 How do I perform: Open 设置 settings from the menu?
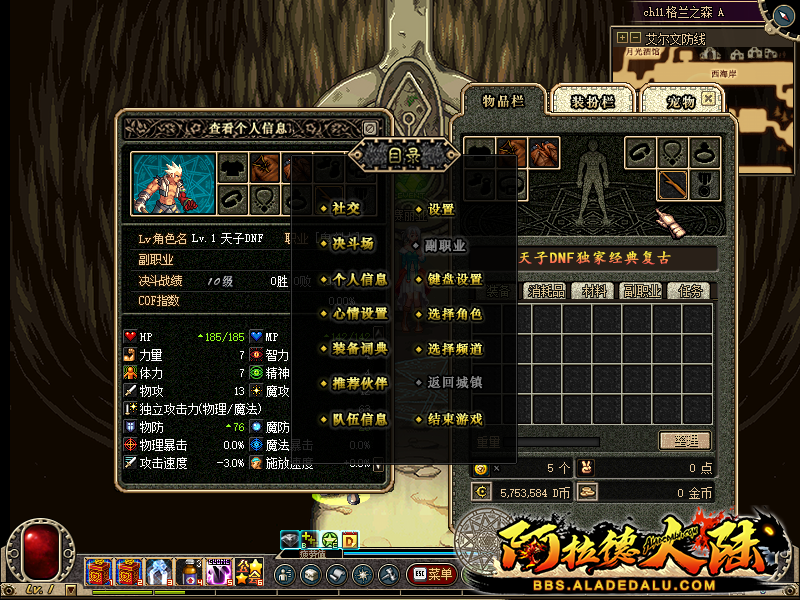point(441,209)
